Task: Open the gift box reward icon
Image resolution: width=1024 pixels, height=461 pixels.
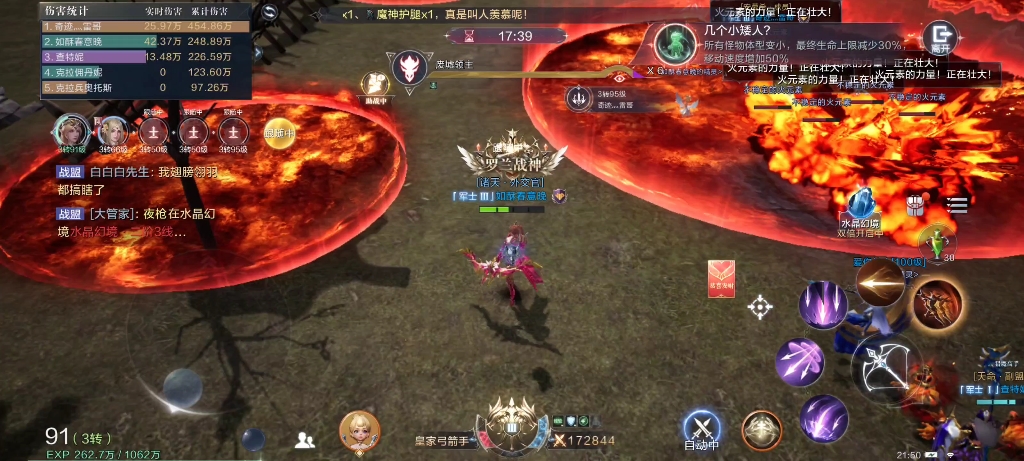Action: pyautogui.click(x=915, y=205)
